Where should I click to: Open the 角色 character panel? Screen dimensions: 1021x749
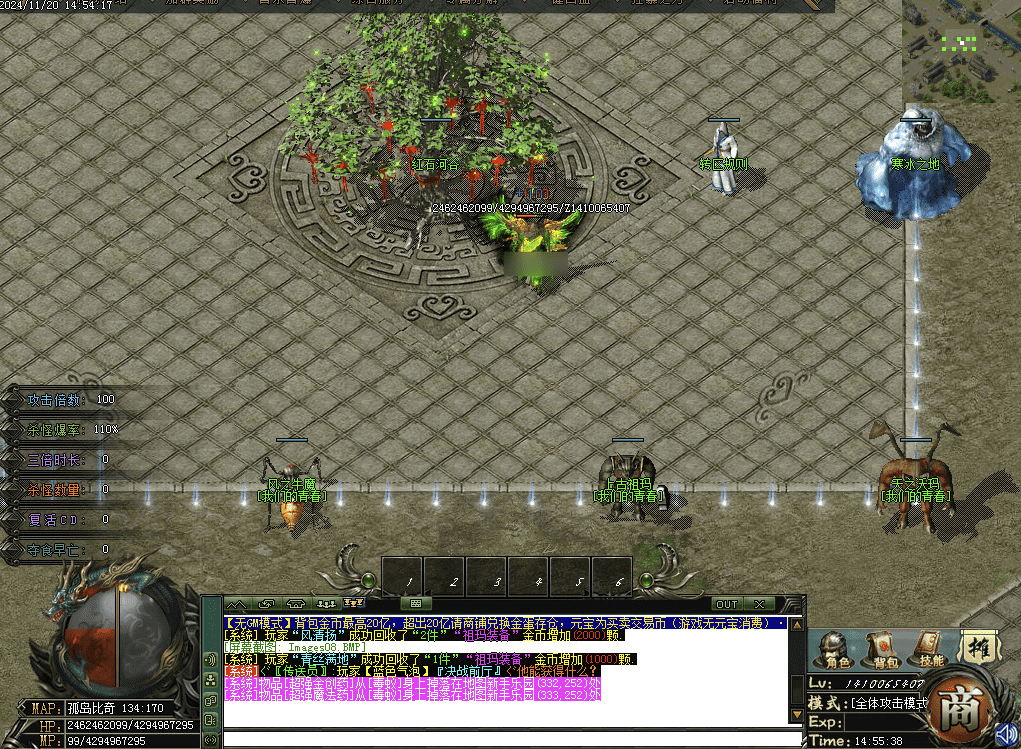(837, 650)
